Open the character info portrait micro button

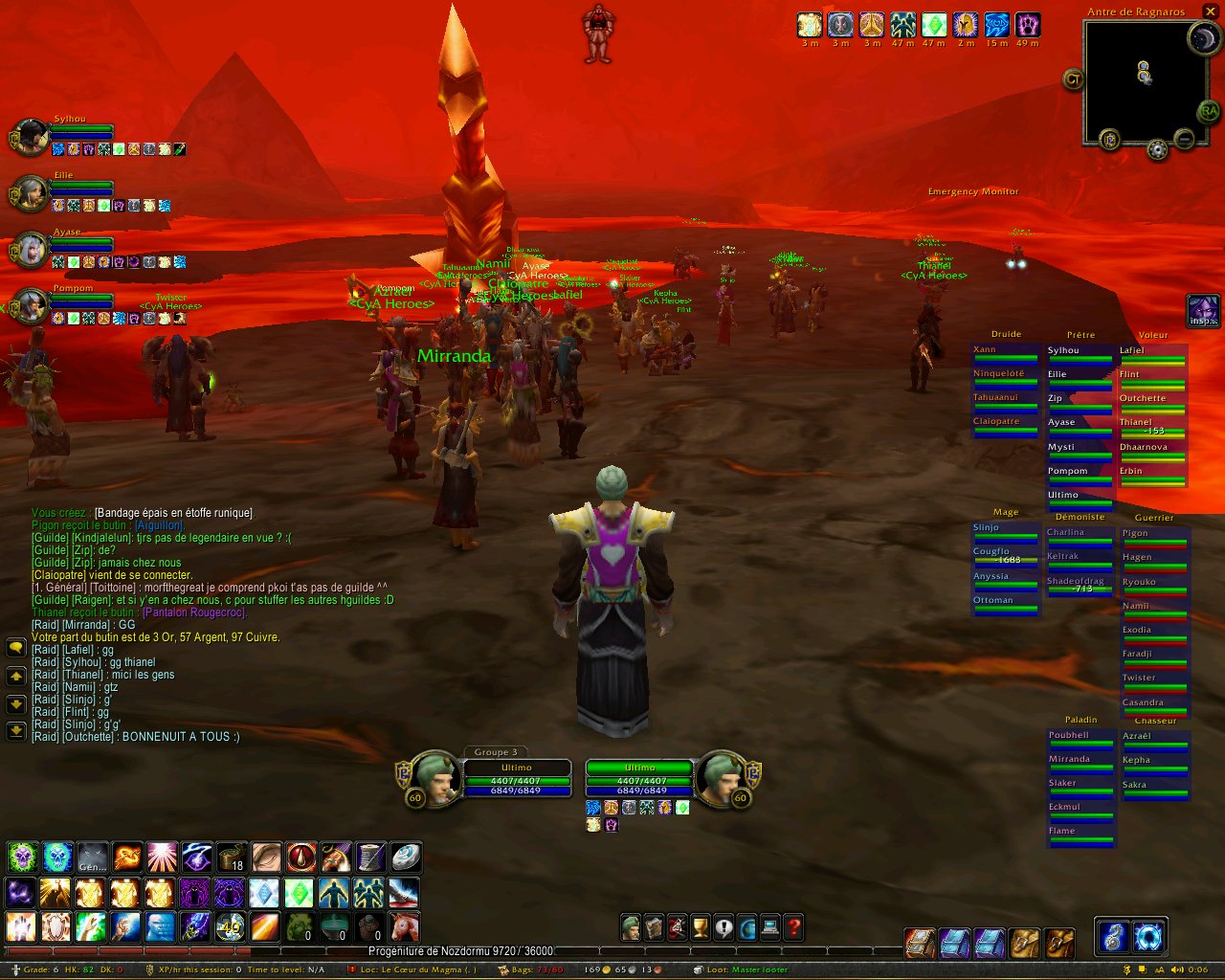pyautogui.click(x=631, y=926)
